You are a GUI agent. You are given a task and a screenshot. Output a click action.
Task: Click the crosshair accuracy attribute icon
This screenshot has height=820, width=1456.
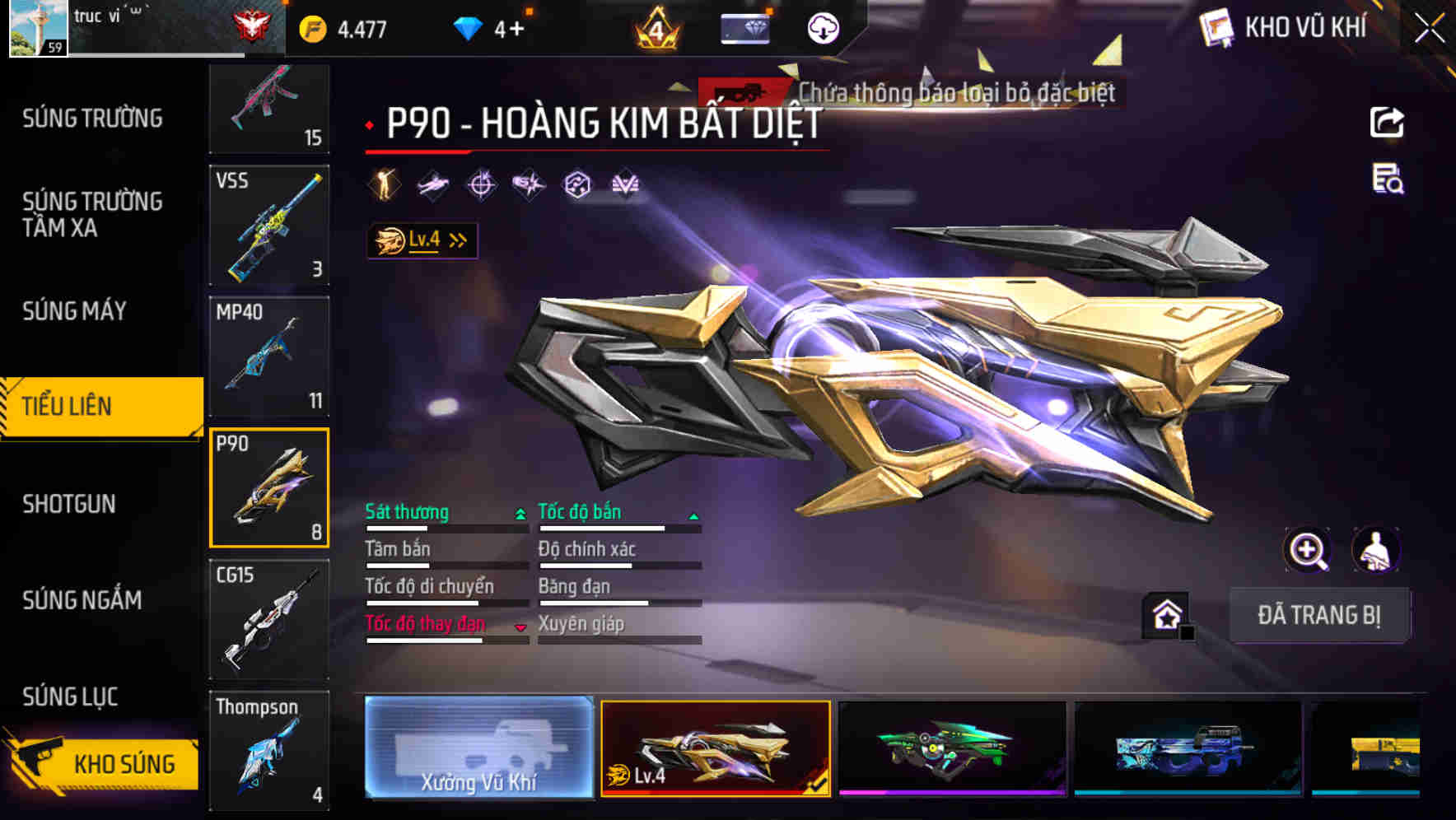(x=480, y=184)
